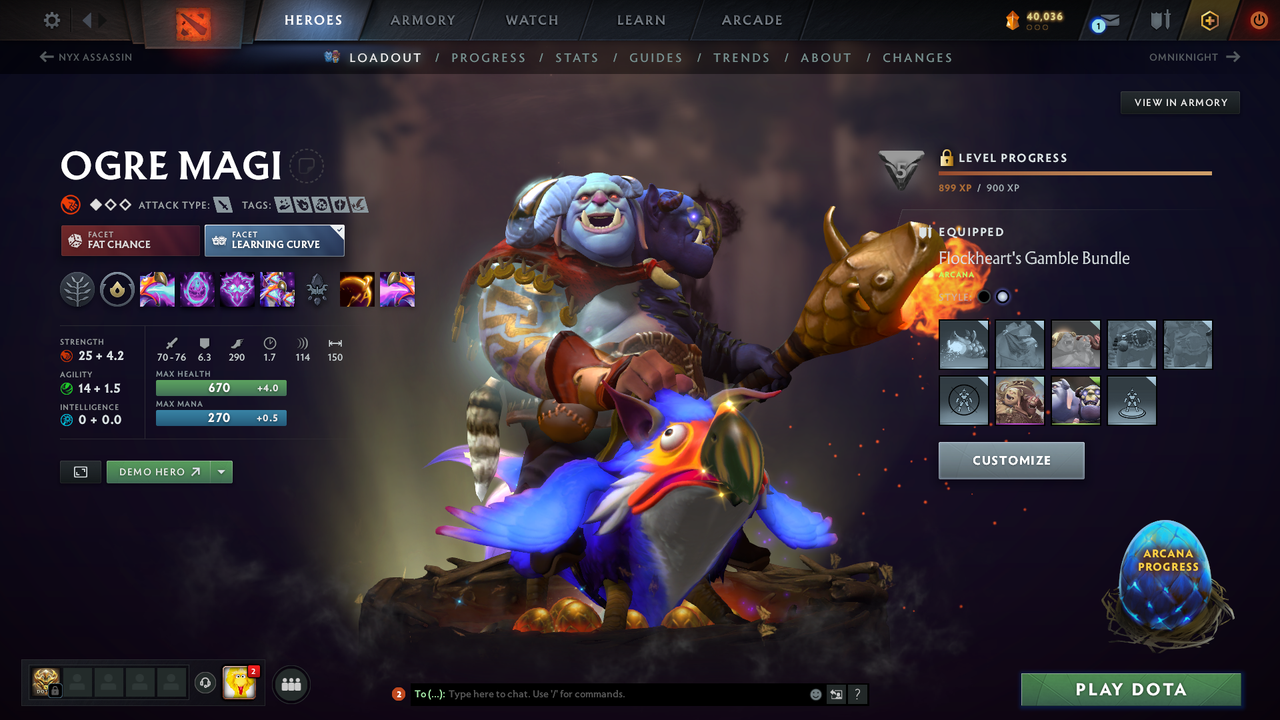Screen dimensions: 1280x720
Task: Expand the Demo Hero dropdown arrow
Action: coord(222,471)
